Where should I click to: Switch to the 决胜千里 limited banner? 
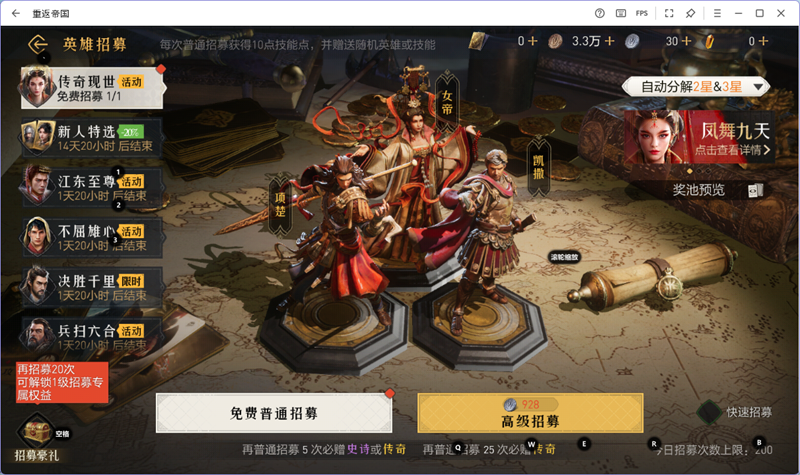(90, 287)
